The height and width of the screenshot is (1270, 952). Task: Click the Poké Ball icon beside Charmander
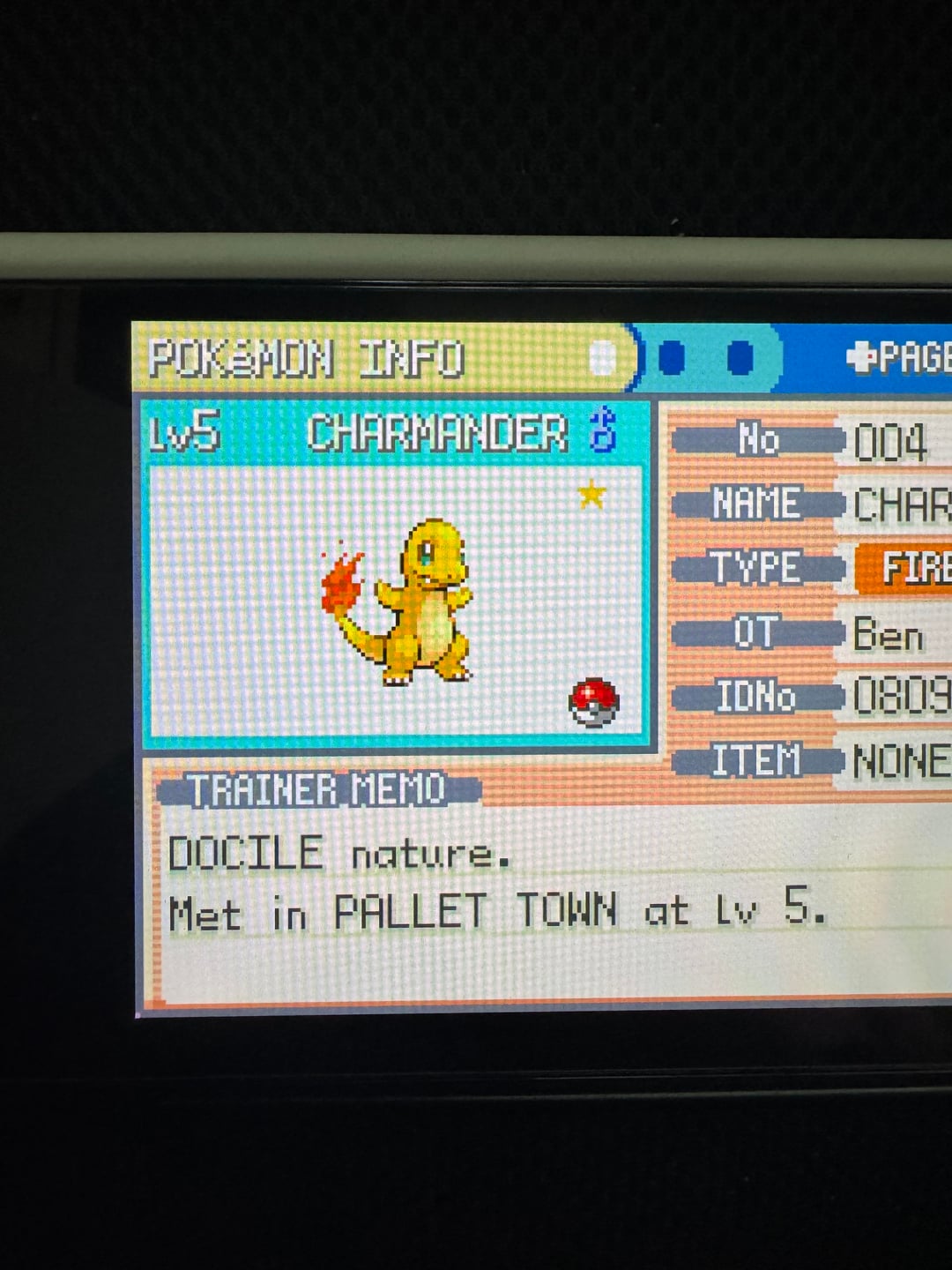[x=593, y=702]
